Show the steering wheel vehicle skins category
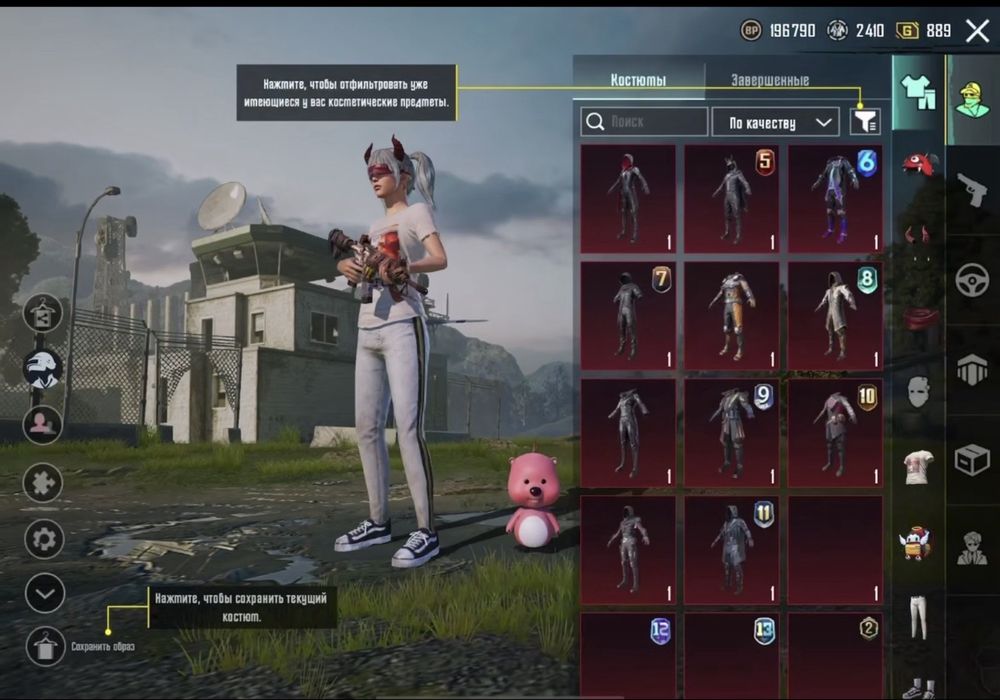The width and height of the screenshot is (1000, 700). point(971,280)
